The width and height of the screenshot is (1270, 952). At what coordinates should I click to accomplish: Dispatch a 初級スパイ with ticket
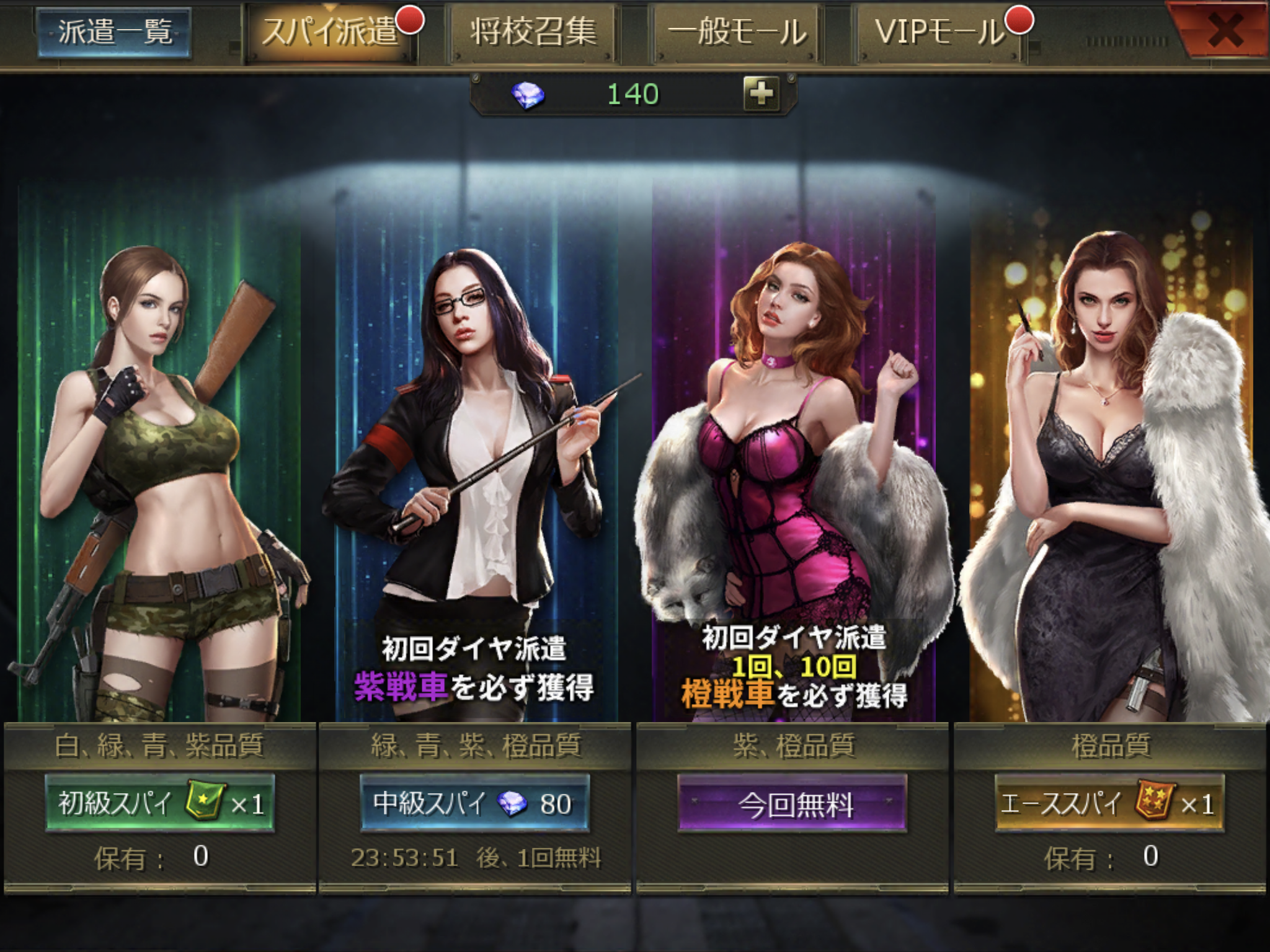point(160,803)
